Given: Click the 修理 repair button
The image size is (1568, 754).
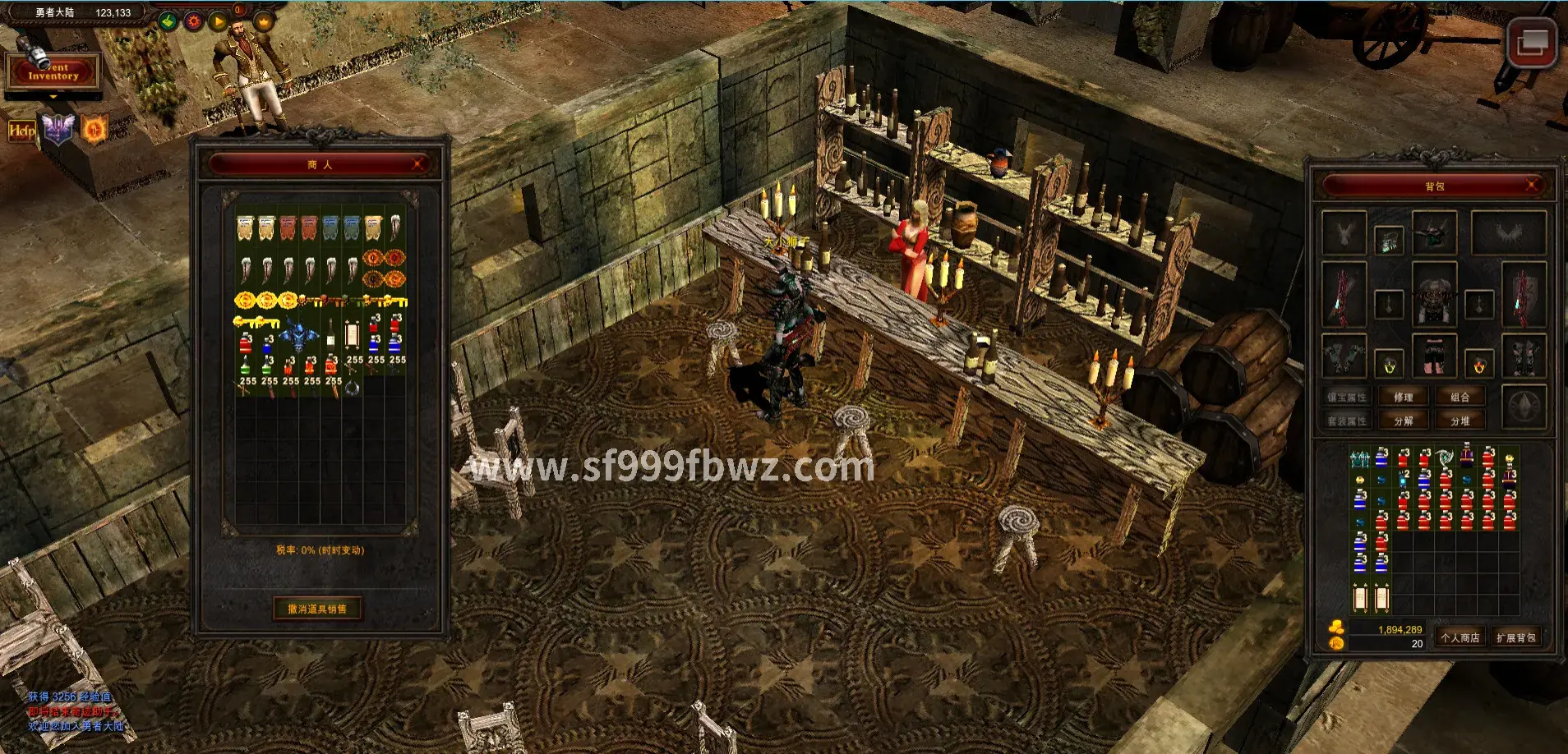Looking at the screenshot, I should pyautogui.click(x=1403, y=398).
